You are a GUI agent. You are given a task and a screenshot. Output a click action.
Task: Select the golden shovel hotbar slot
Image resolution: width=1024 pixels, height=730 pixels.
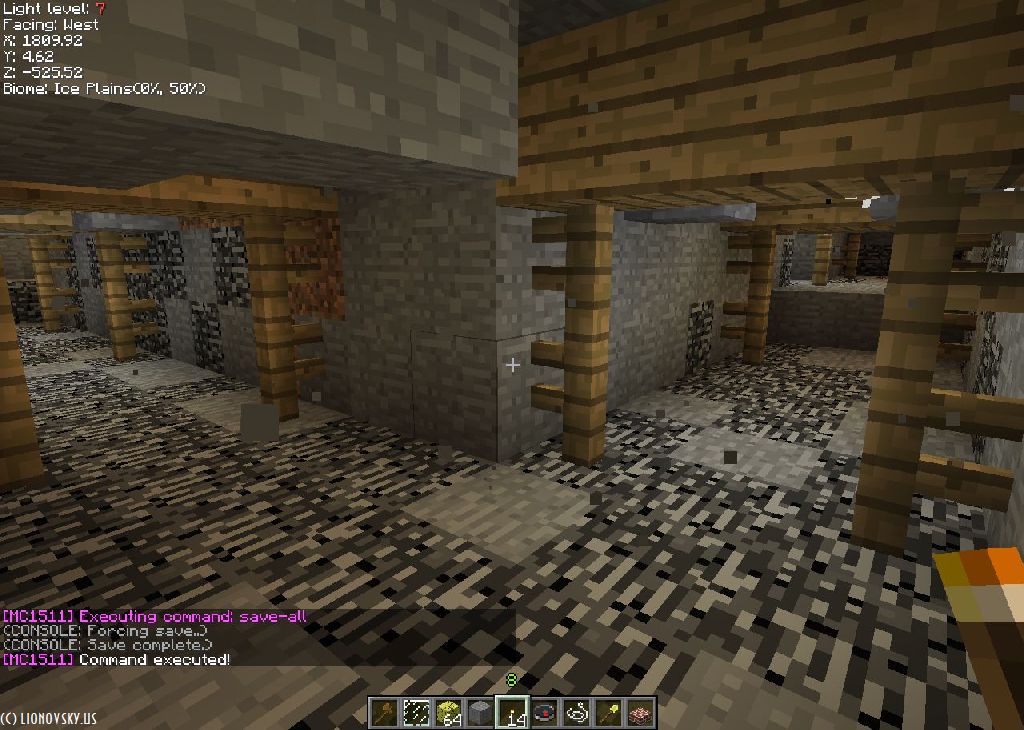608,713
